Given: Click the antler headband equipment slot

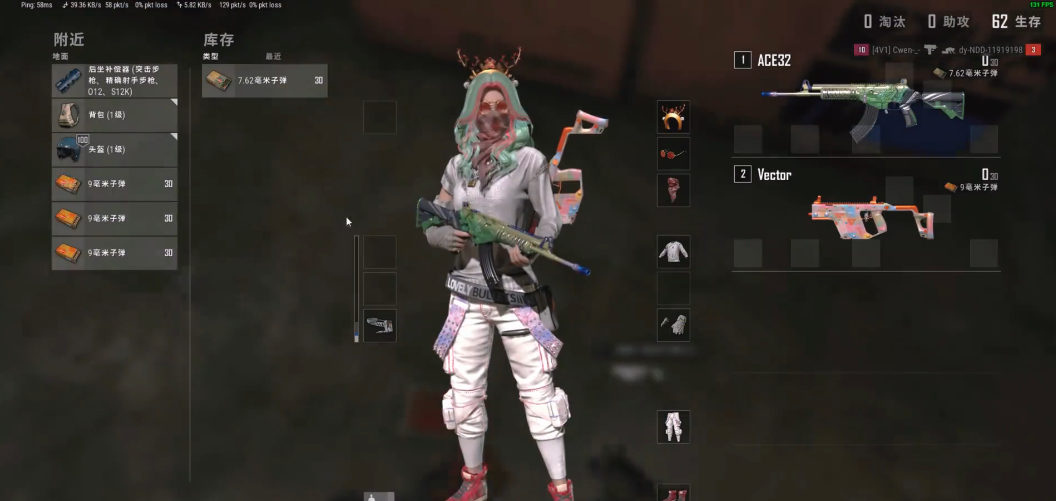Looking at the screenshot, I should (673, 117).
